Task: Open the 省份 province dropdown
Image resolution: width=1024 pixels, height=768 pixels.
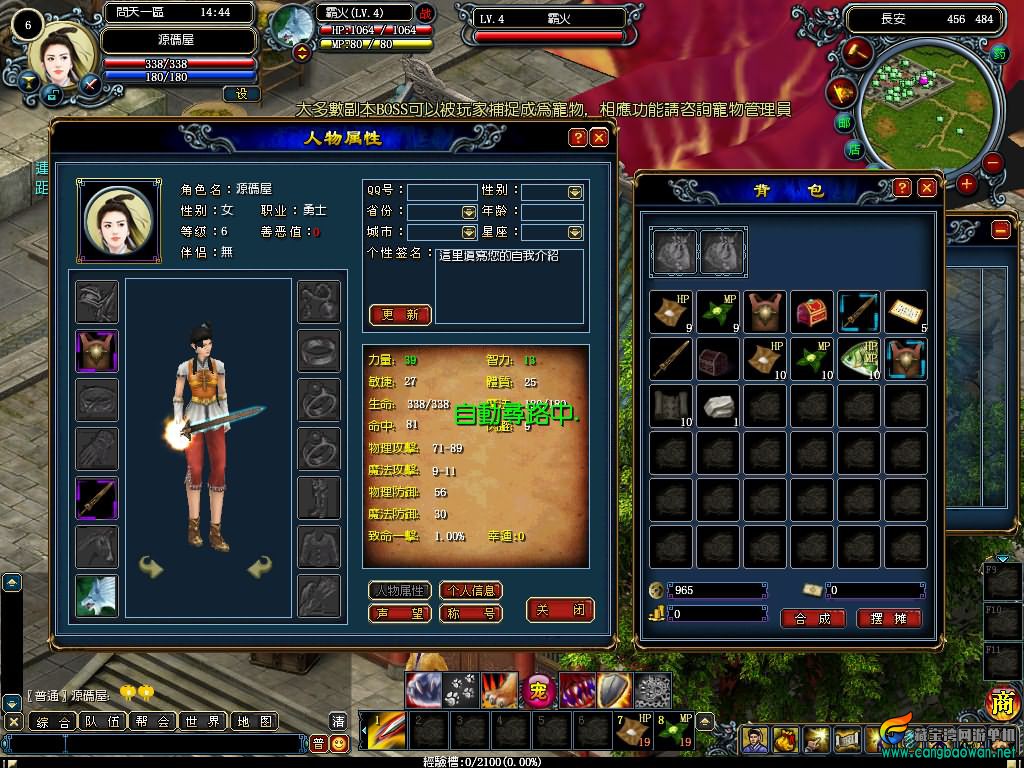Action: [x=469, y=212]
